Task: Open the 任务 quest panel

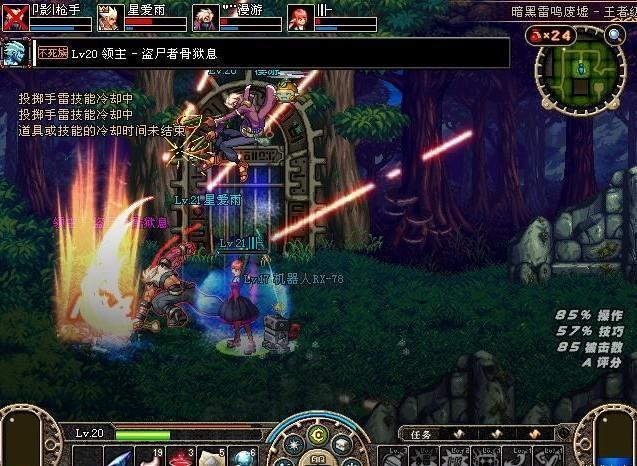Action: pos(421,434)
